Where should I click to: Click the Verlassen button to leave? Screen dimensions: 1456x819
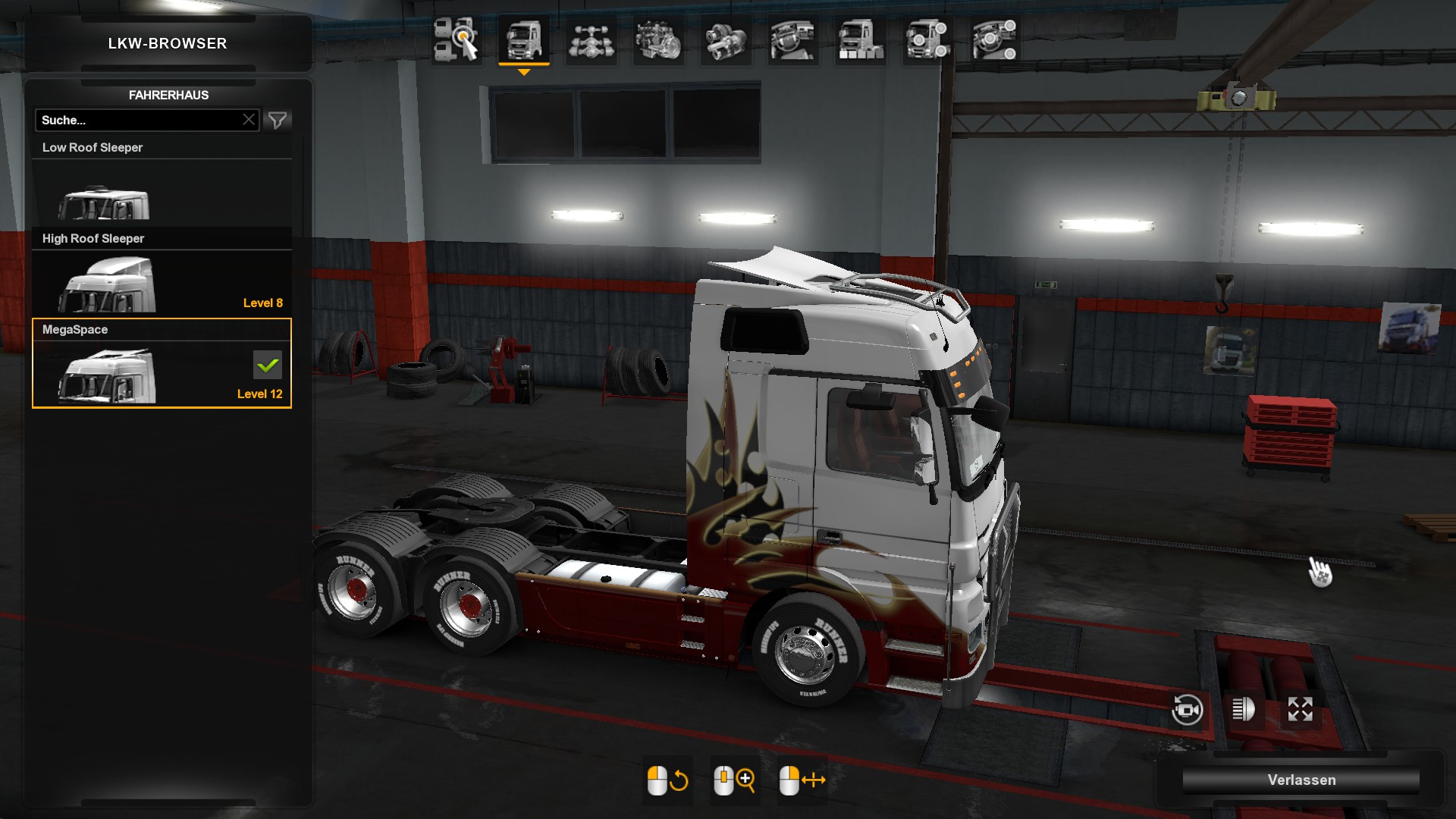click(1301, 780)
